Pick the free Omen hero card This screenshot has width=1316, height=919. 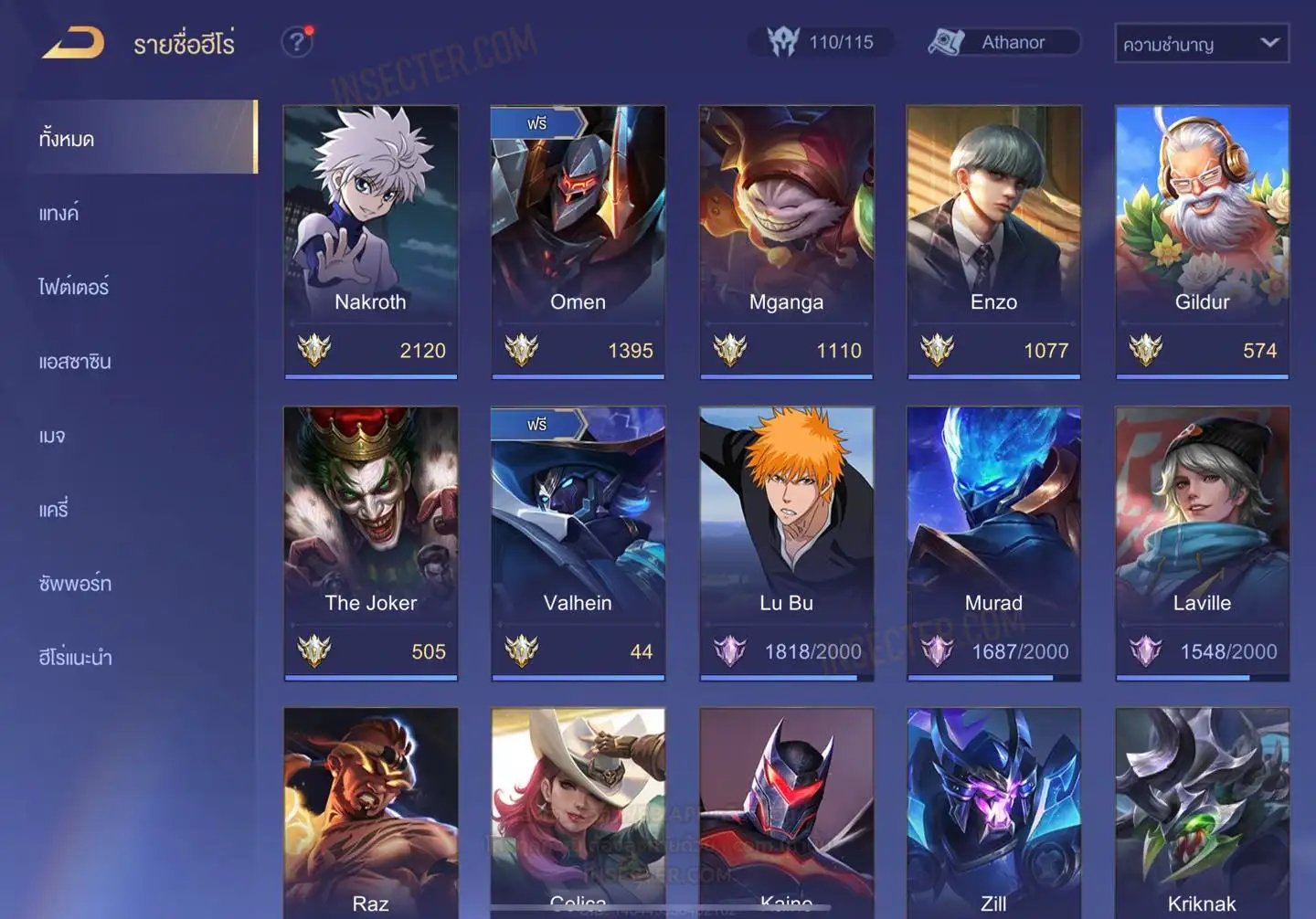point(578,241)
